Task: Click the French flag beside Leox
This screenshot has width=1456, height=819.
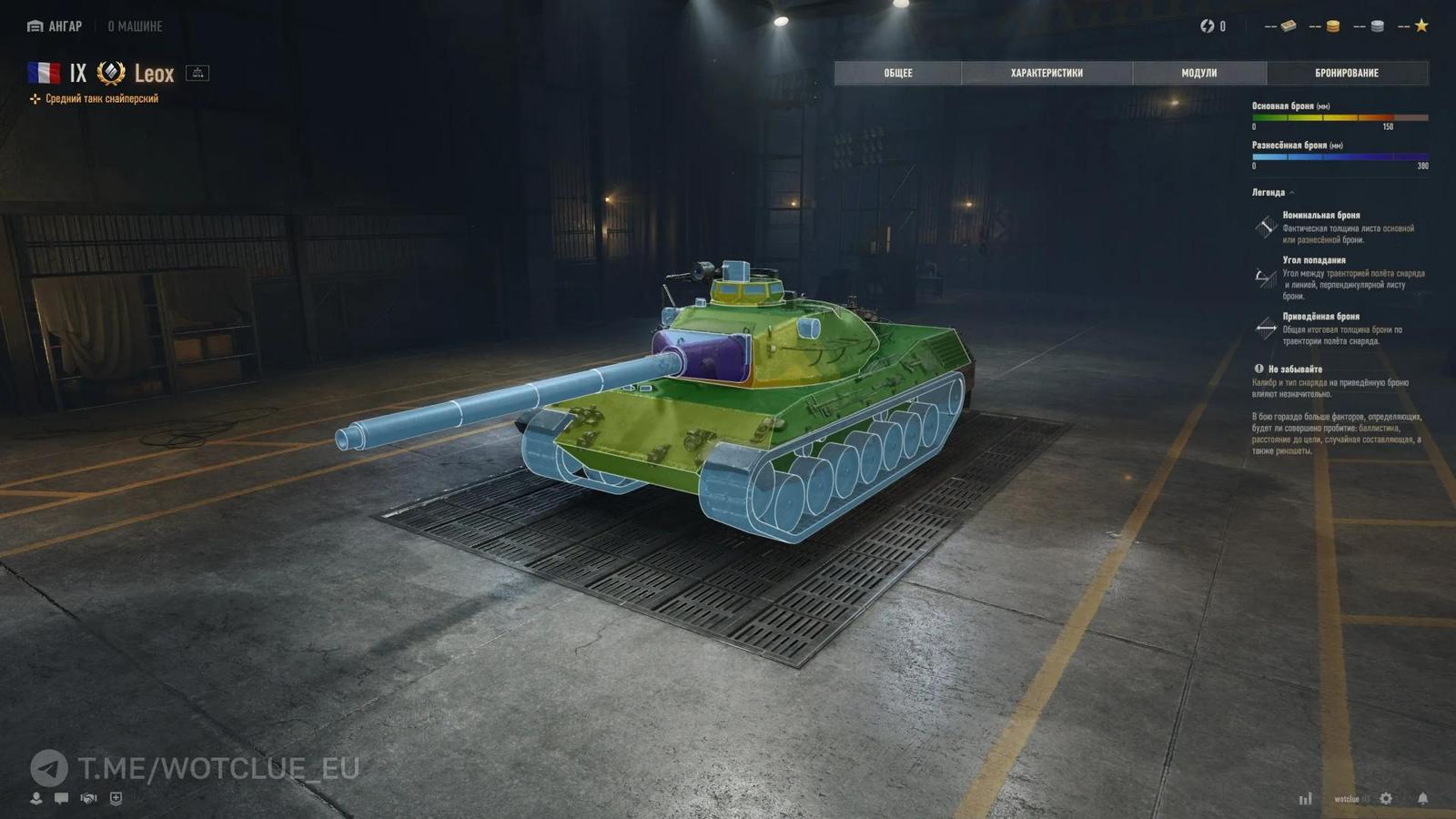Action: pos(44,73)
